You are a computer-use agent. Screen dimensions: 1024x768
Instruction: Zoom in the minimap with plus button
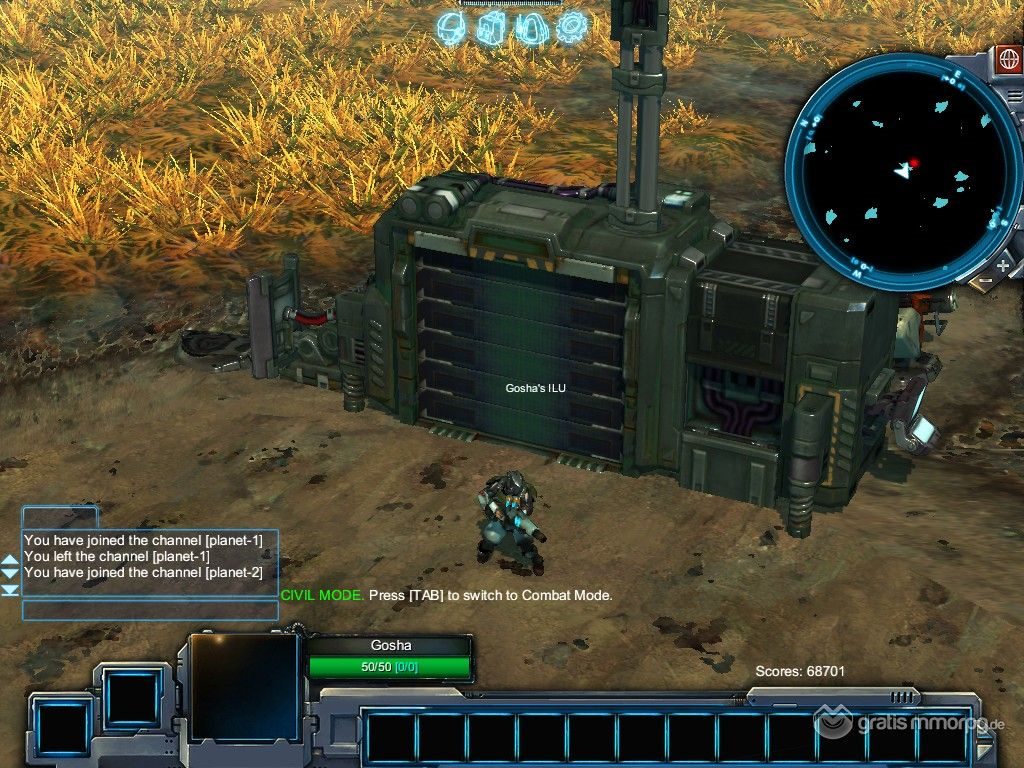(1003, 266)
